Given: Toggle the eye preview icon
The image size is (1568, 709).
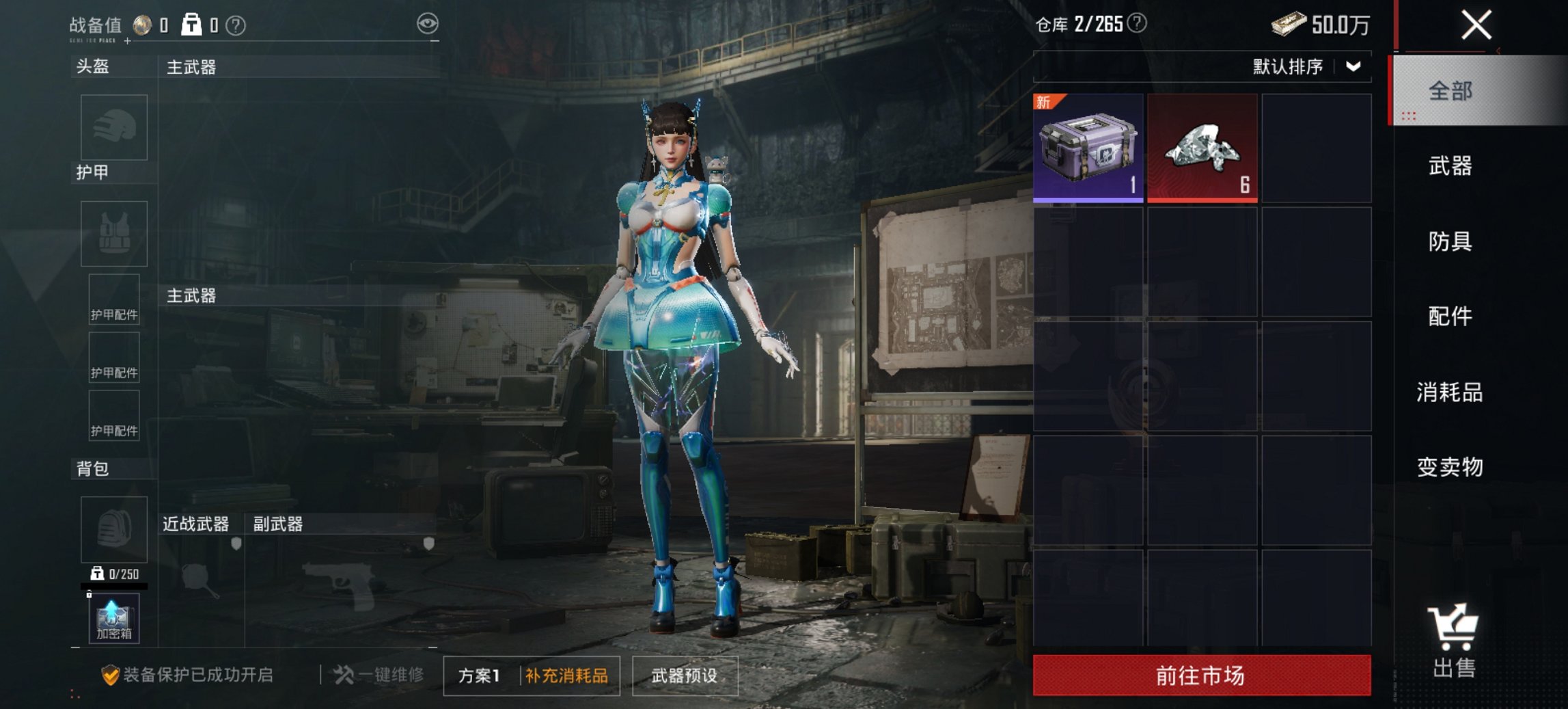Looking at the screenshot, I should pos(428,23).
